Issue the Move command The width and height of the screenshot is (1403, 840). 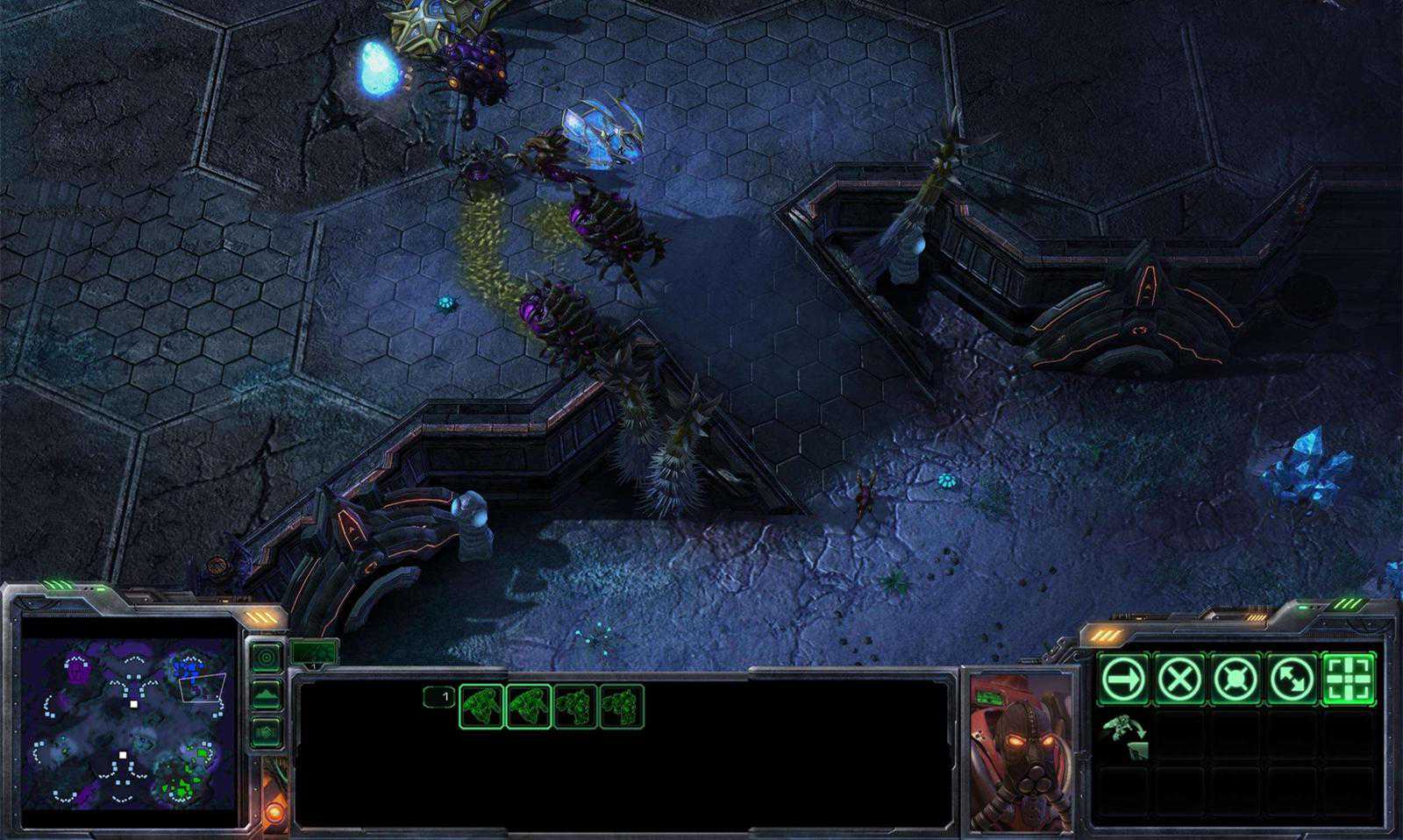click(x=1123, y=679)
